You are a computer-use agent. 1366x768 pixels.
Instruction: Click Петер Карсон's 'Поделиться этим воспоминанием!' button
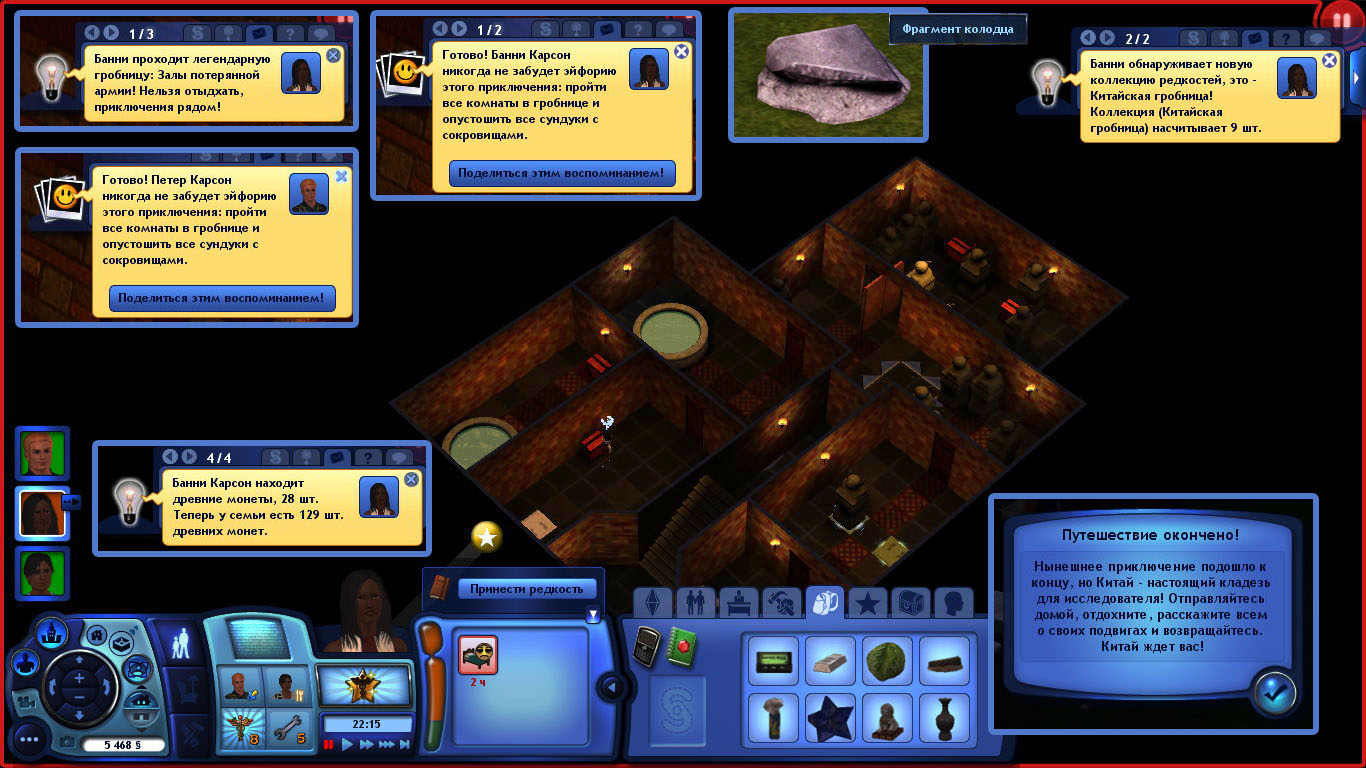point(222,298)
